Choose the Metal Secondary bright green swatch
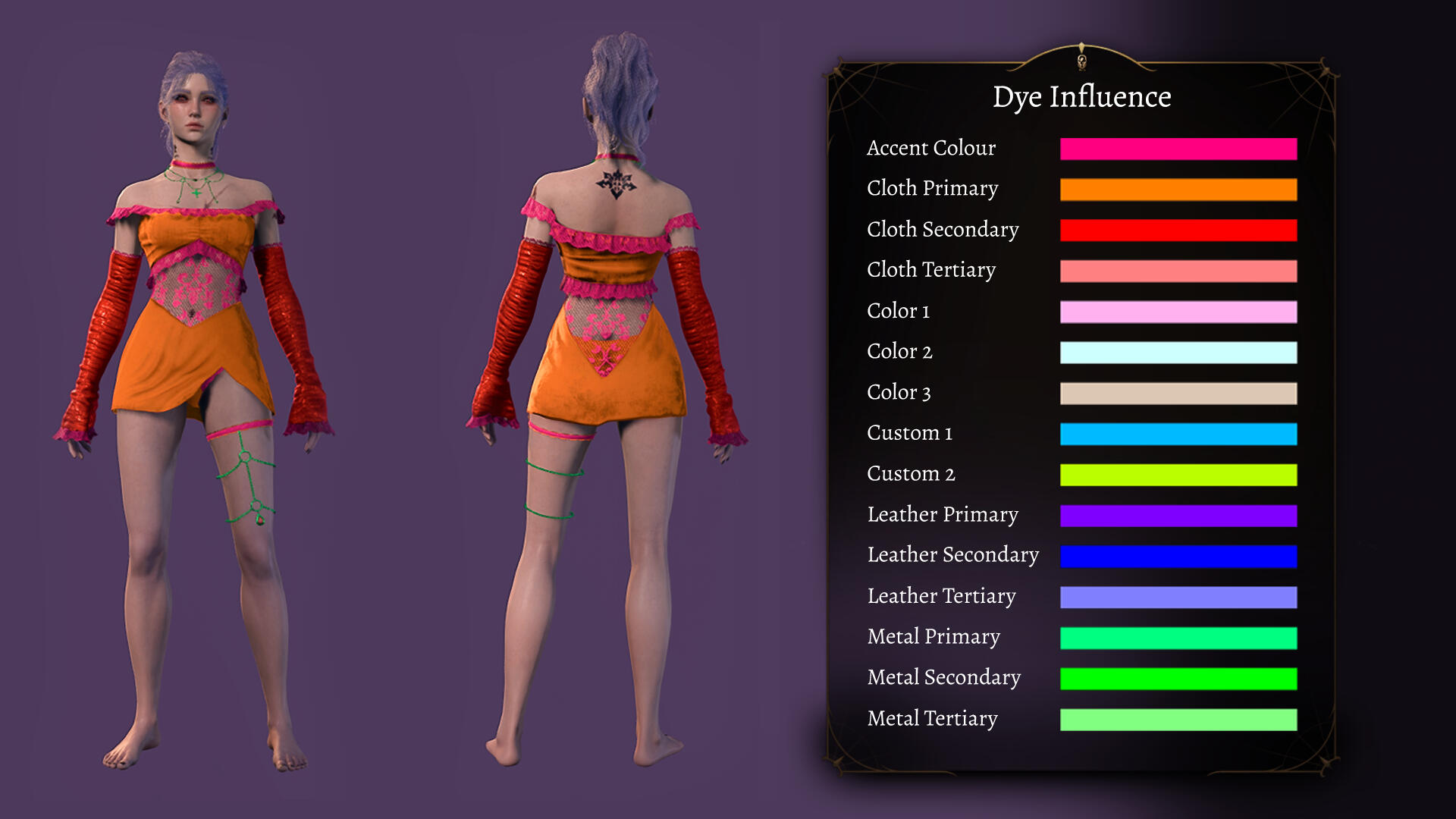This screenshot has width=1456, height=819. 1178,679
